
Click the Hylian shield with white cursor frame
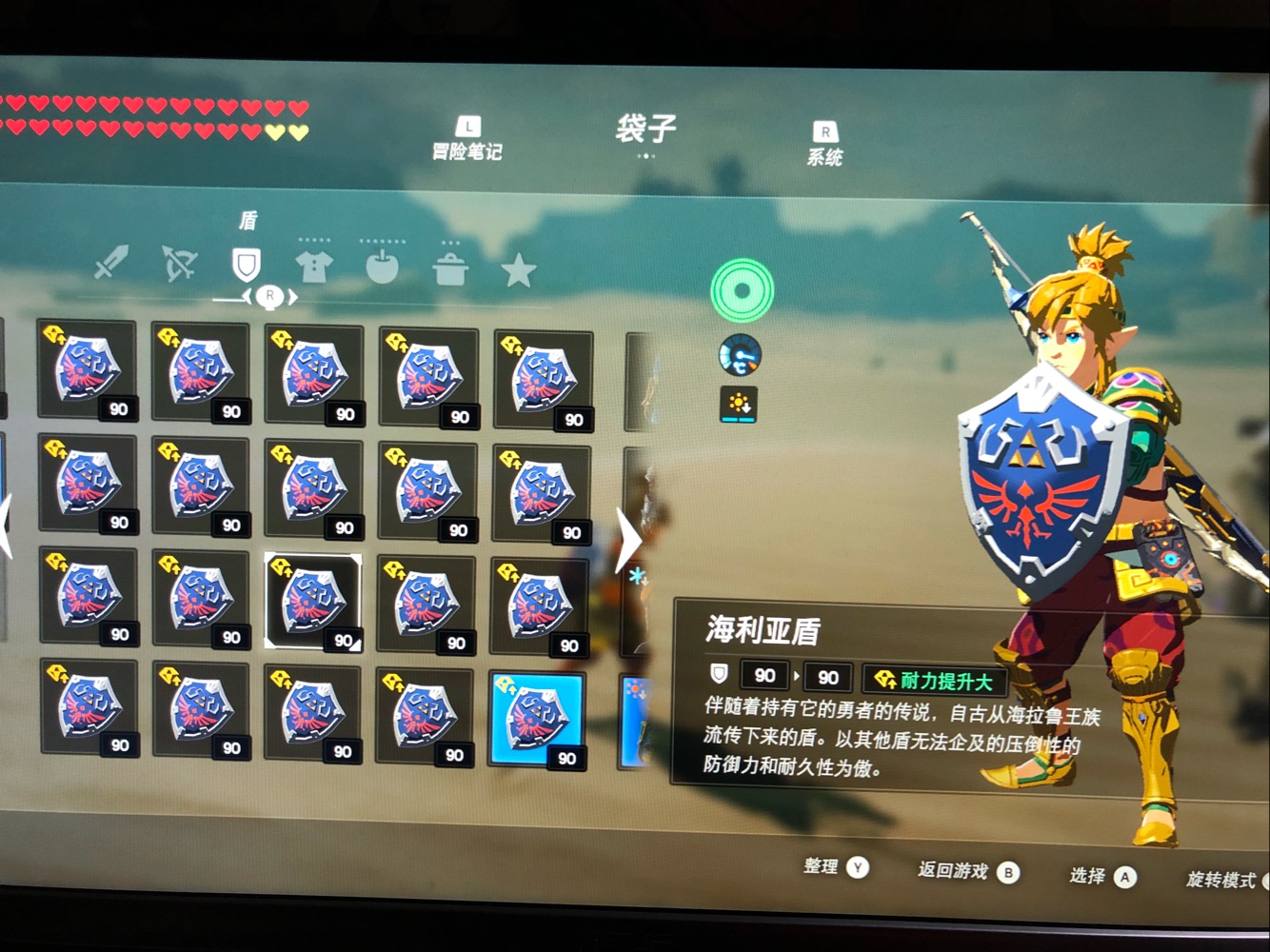tap(313, 601)
